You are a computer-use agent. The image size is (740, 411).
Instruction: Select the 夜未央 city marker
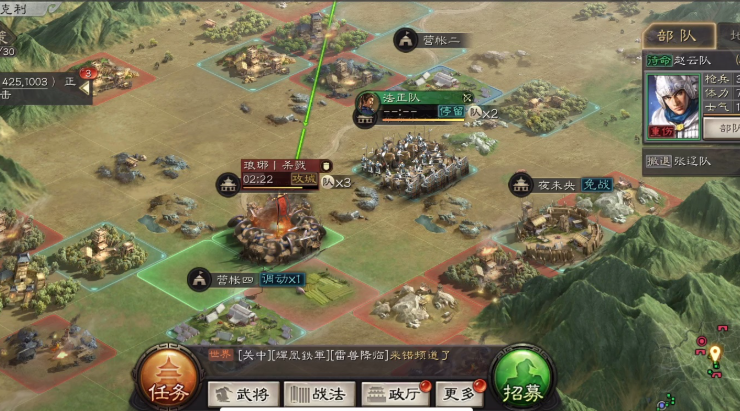545,184
